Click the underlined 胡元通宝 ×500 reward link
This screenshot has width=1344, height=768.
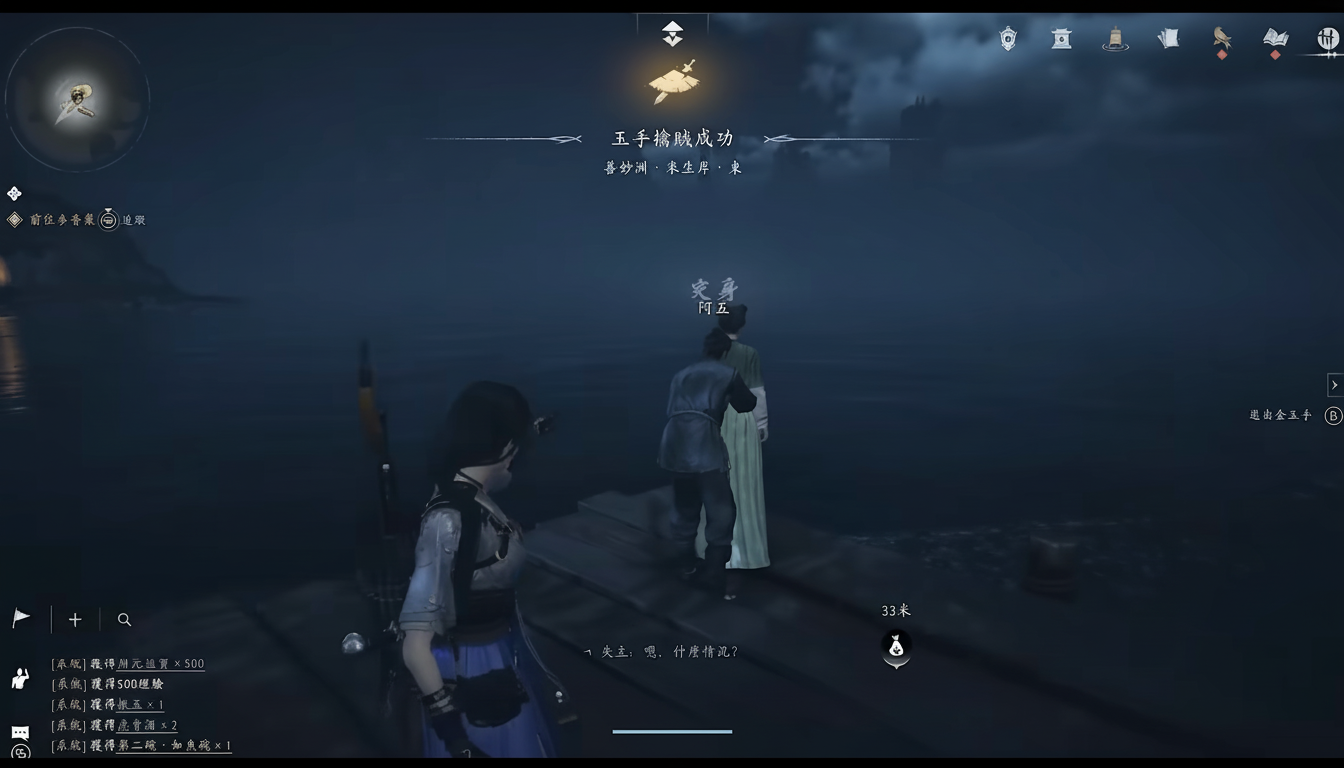(x=160, y=663)
